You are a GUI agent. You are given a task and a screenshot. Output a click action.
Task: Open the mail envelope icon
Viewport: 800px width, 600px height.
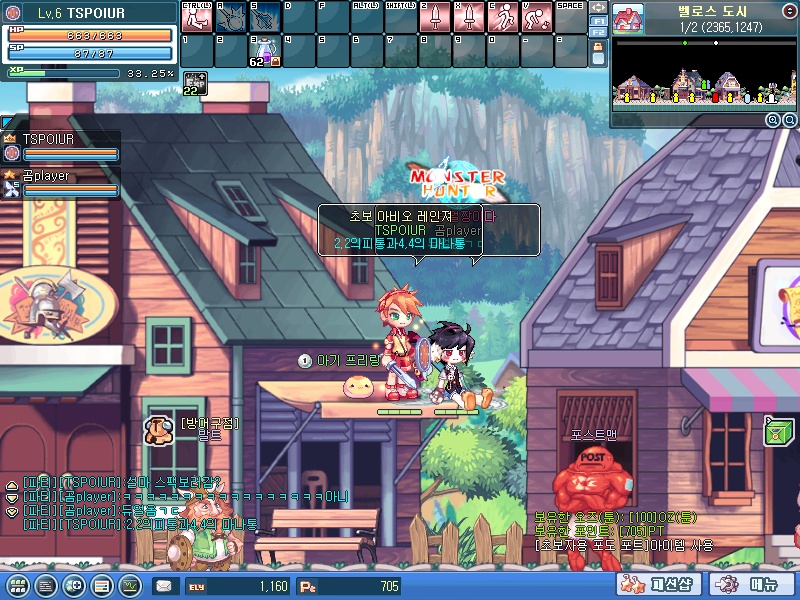163,585
